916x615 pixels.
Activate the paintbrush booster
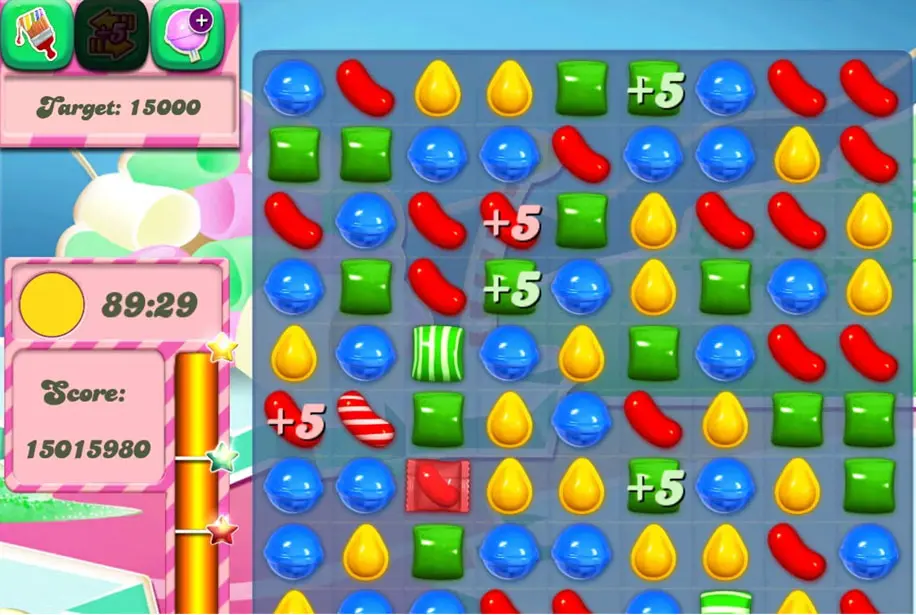pos(36,34)
